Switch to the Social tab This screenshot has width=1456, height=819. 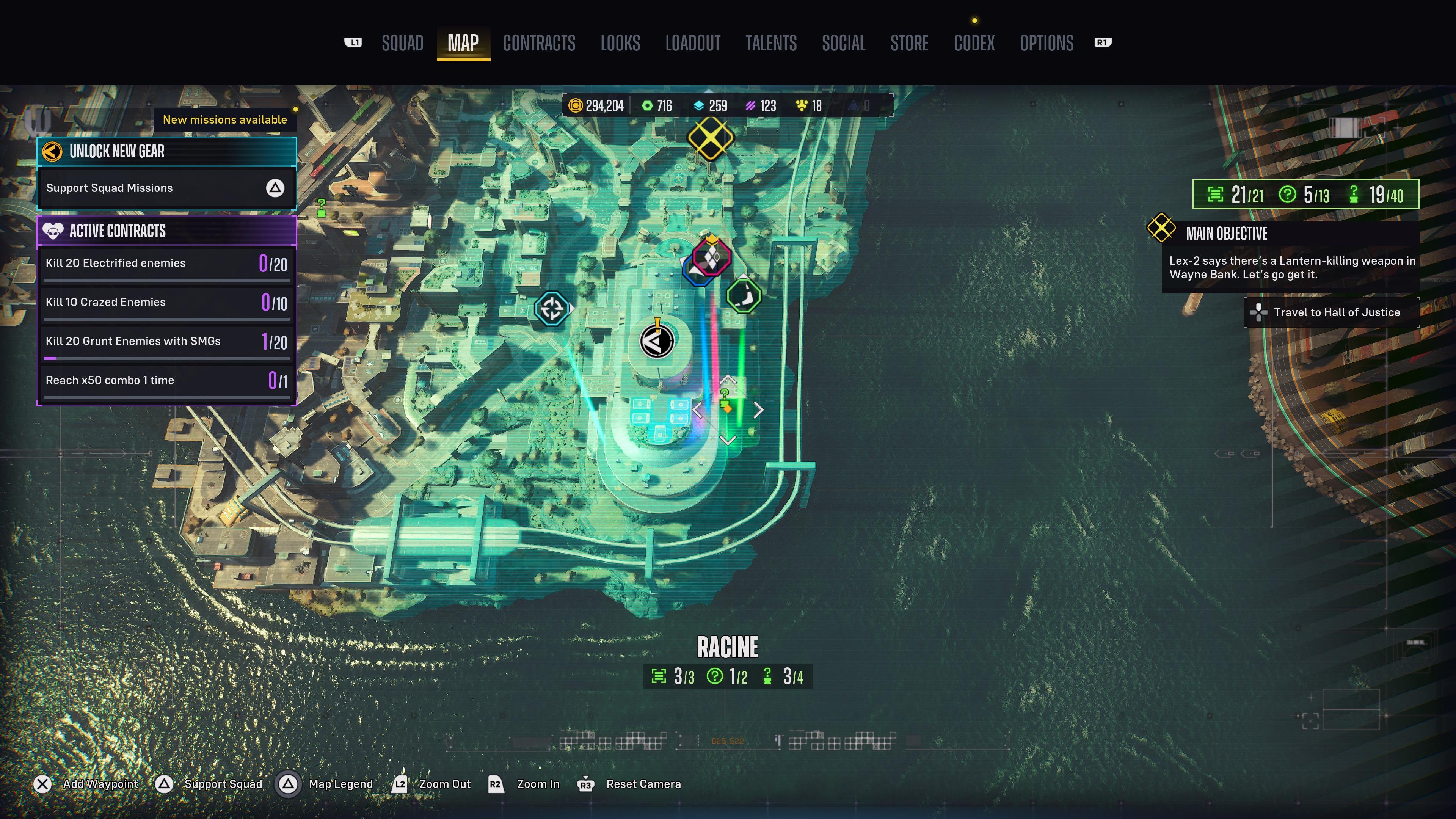[x=843, y=43]
